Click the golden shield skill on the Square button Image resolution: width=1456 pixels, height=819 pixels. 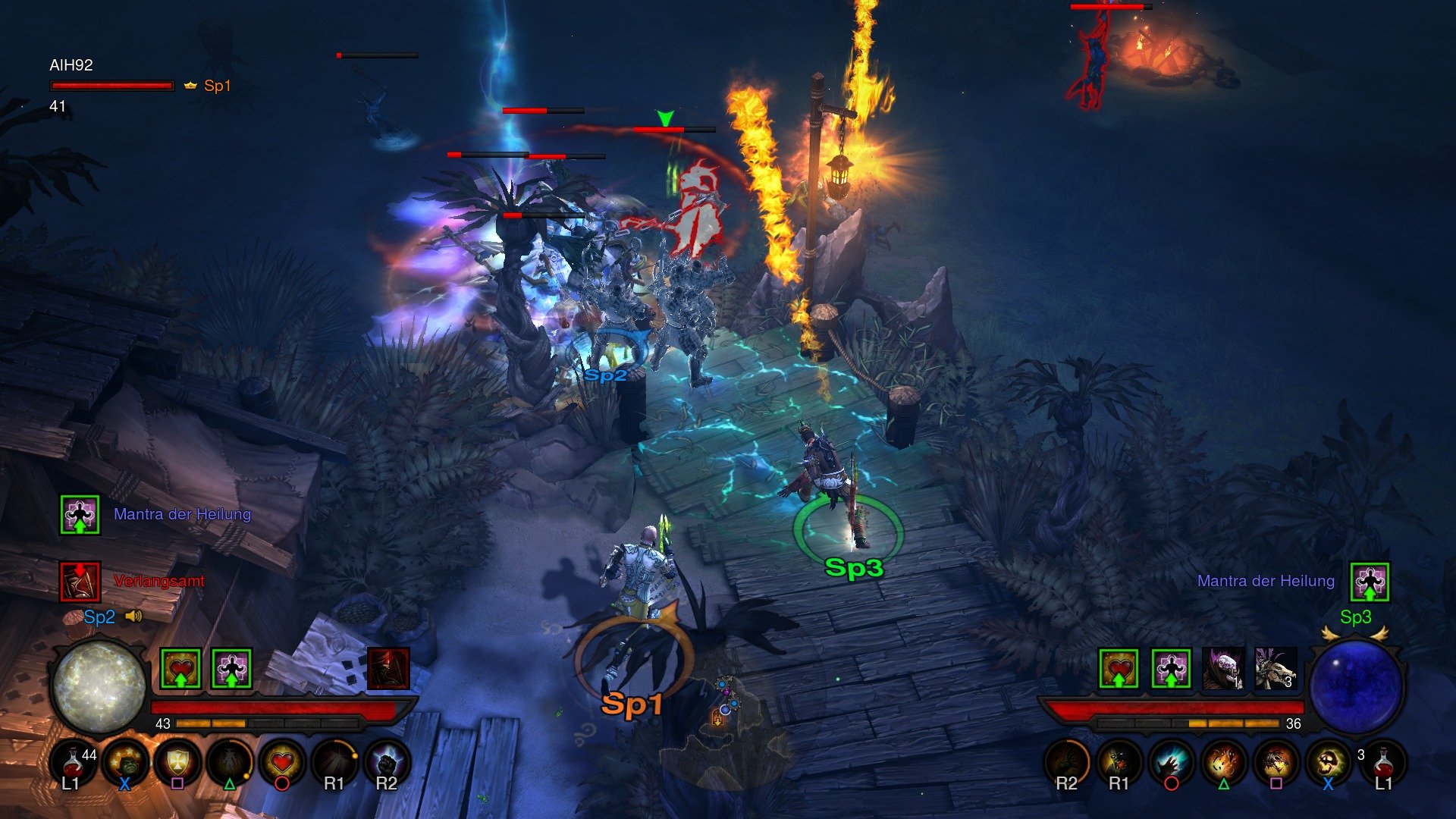[x=177, y=763]
